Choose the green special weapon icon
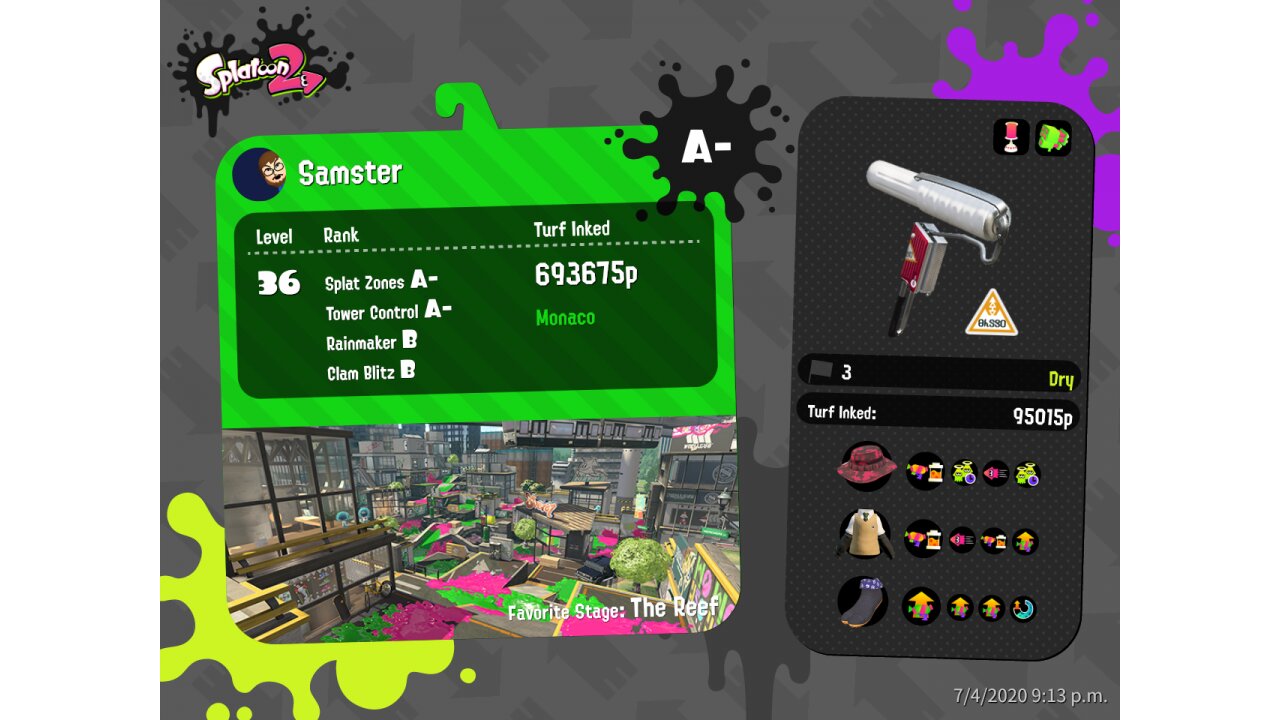The image size is (1280, 720). 1053,137
